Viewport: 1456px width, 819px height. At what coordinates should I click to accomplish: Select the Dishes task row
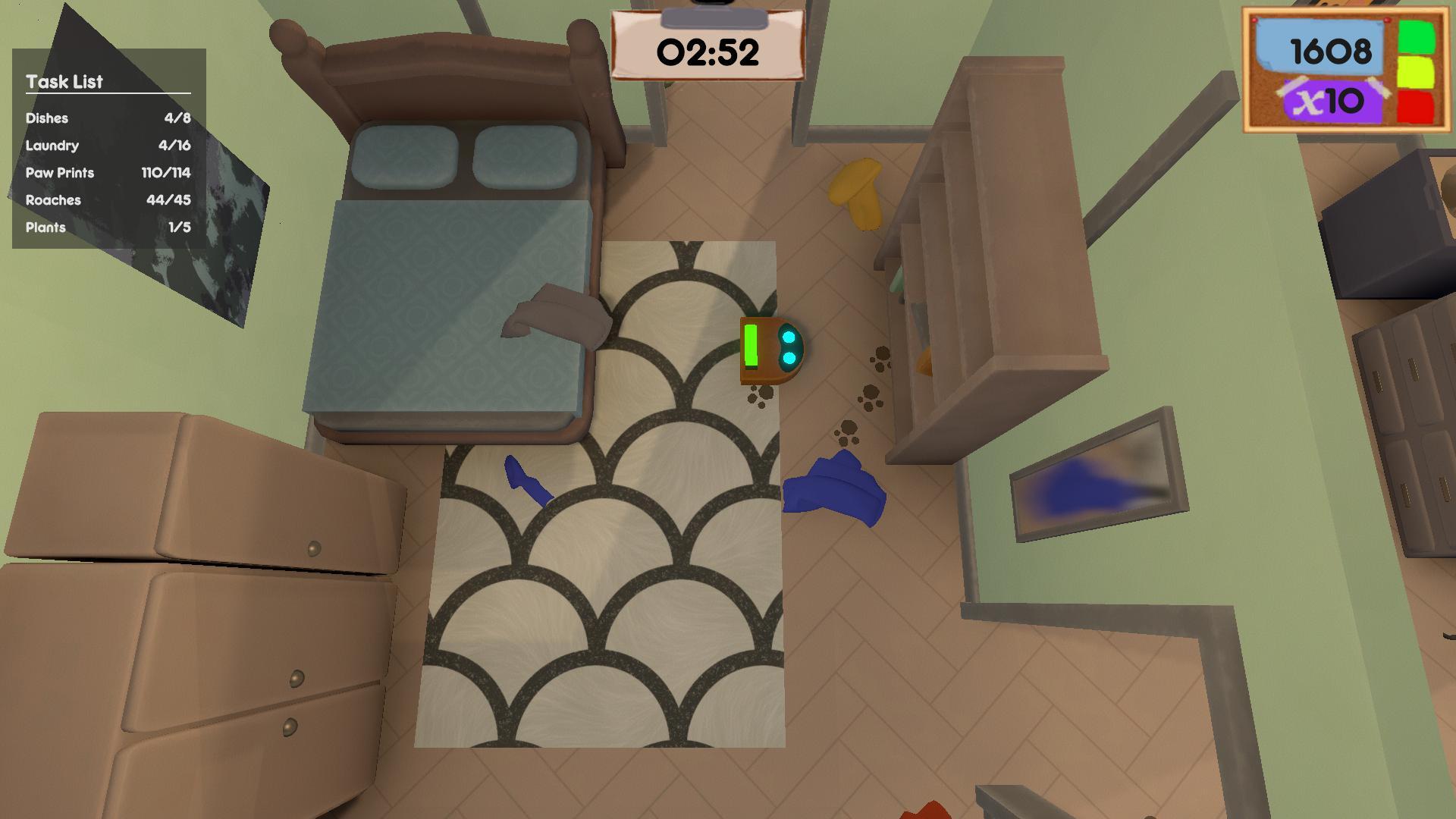108,118
